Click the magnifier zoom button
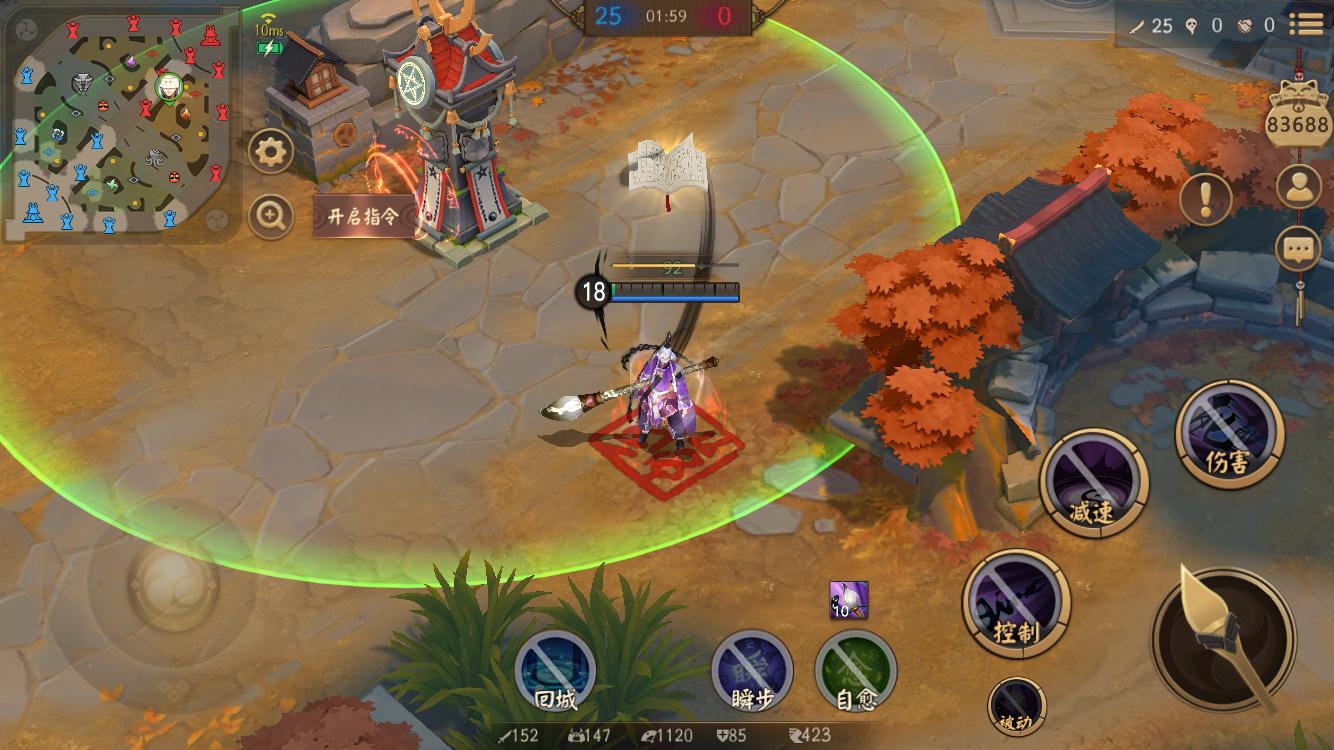 point(271,215)
